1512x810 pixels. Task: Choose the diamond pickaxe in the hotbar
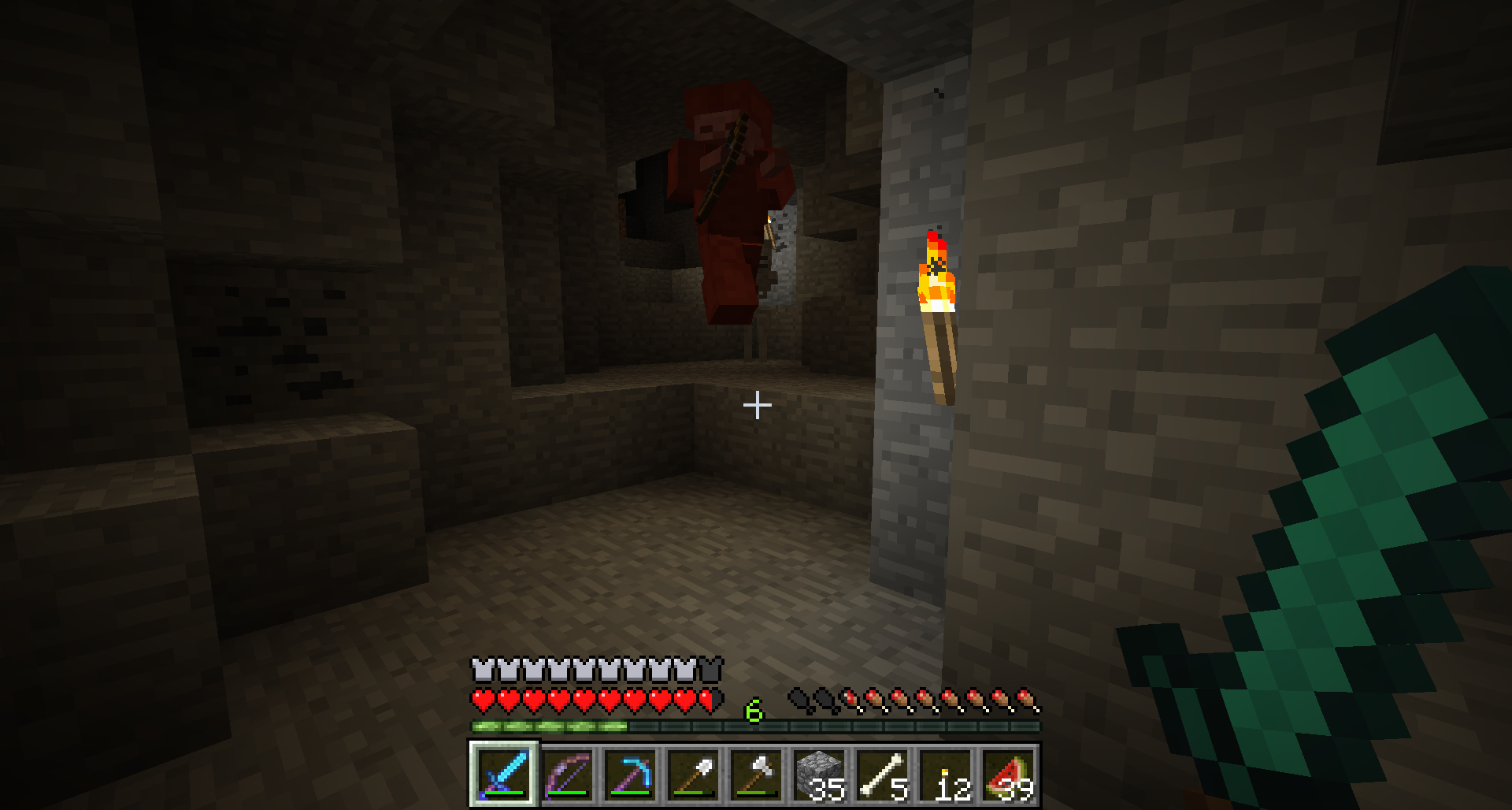tap(630, 774)
